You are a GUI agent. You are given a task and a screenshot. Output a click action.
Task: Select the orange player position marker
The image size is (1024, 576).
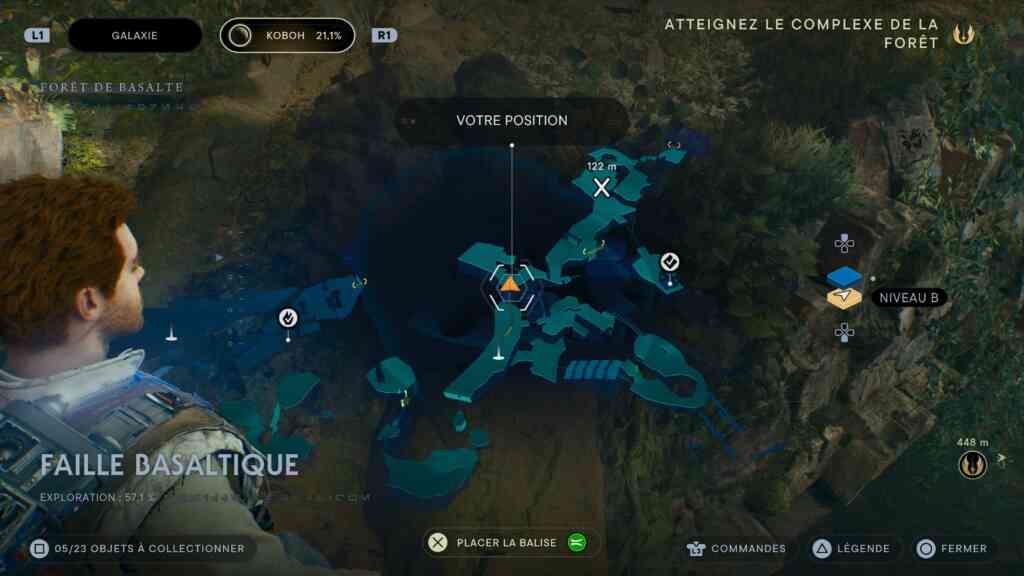(509, 285)
